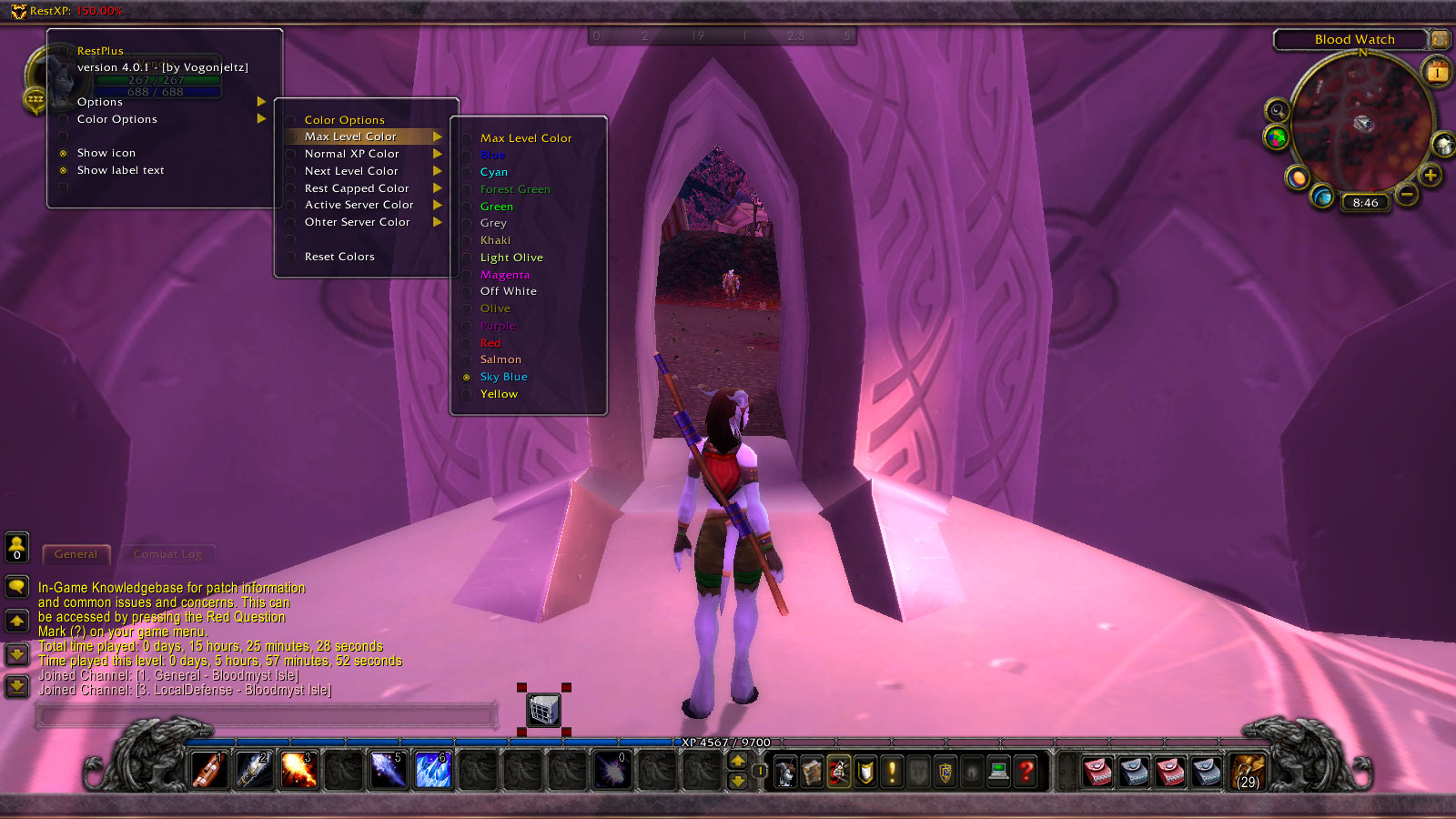
Task: Open the red question mark help button
Action: [1026, 772]
